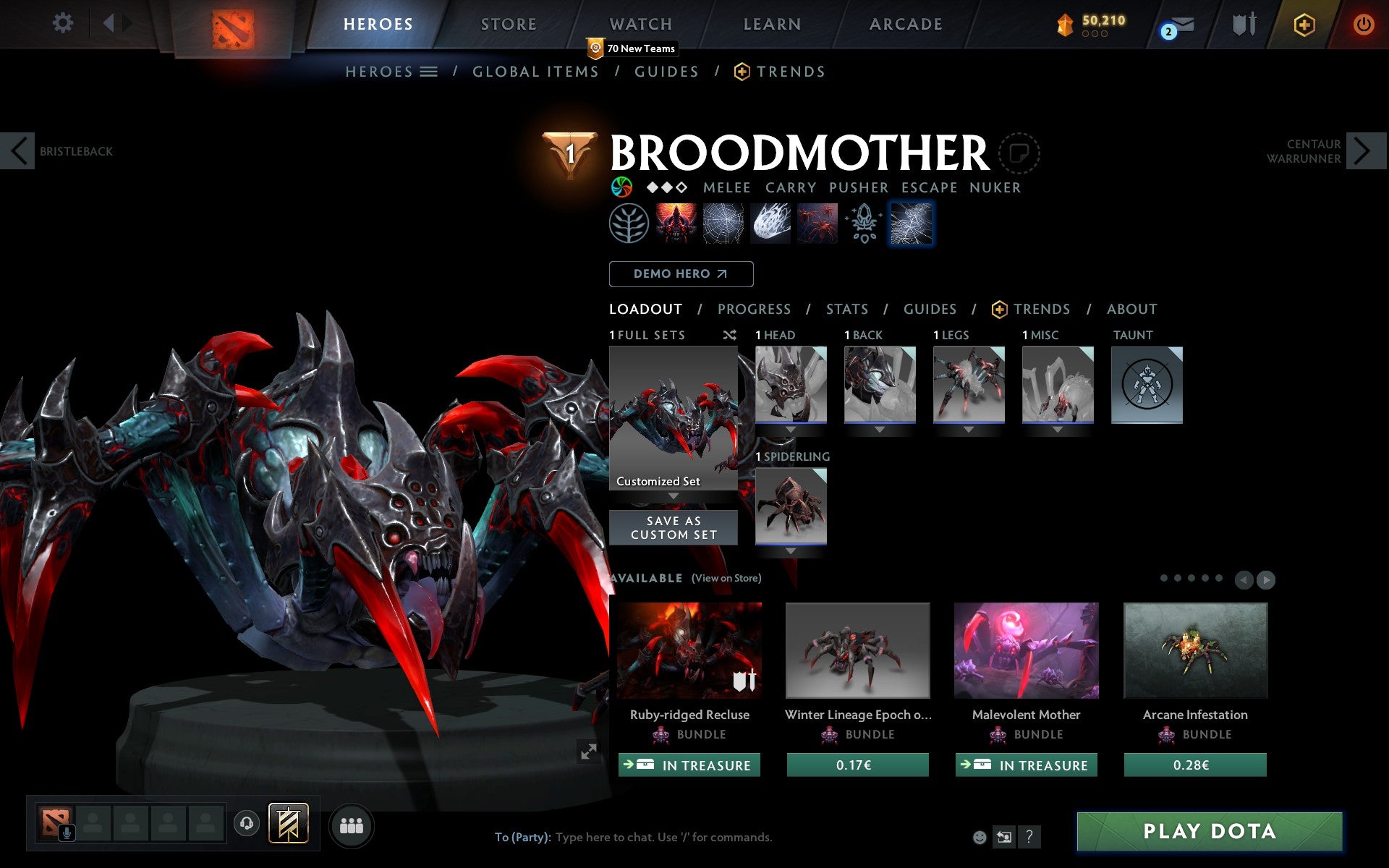Image resolution: width=1389 pixels, height=868 pixels.
Task: Click the SAVE AS CUSTOM SET button
Action: point(673,527)
